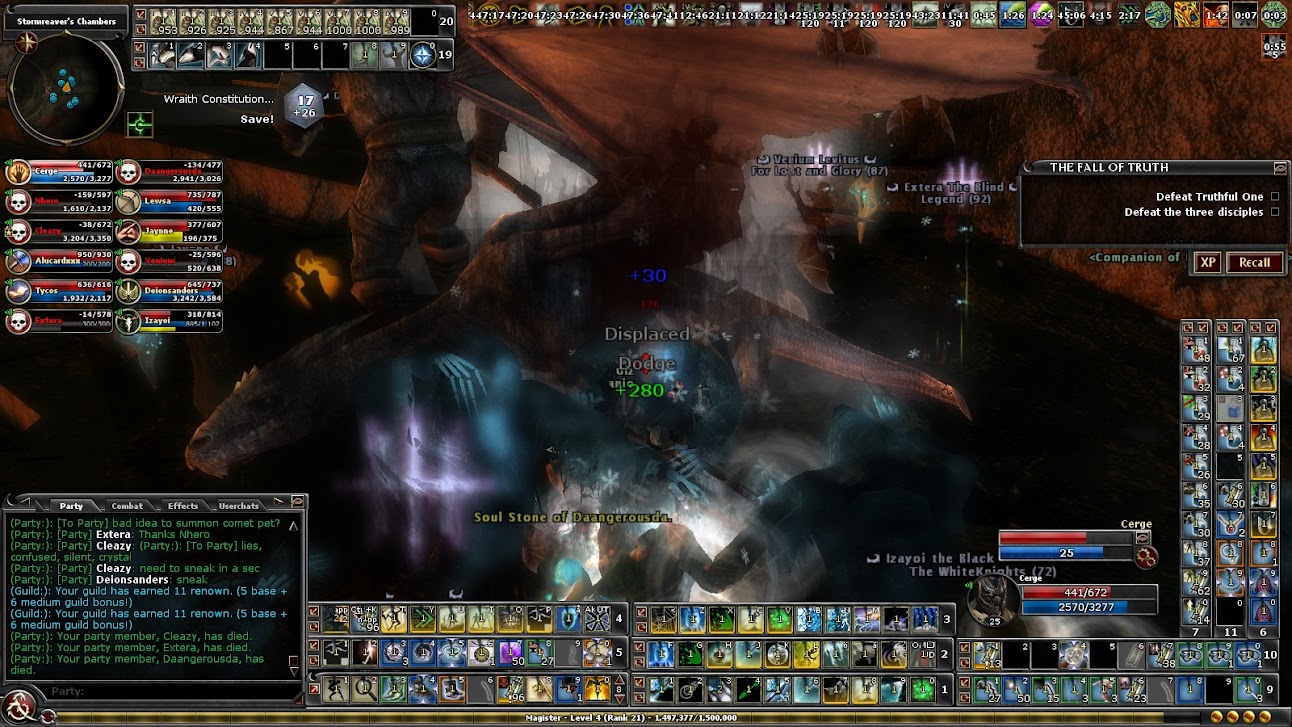Select fallen party member Daangerousda

tap(169, 174)
